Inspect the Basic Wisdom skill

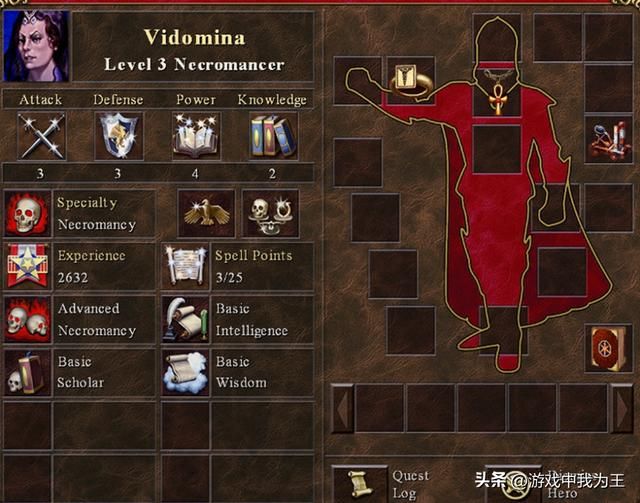coord(185,372)
